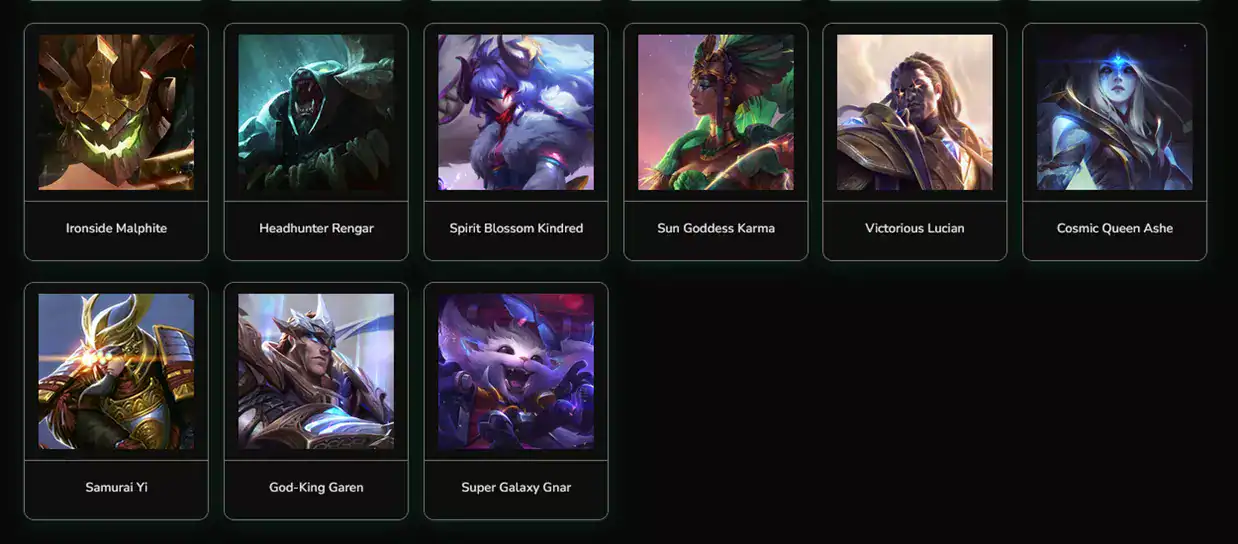Screen dimensions: 1238x544
Task: Choose the Headhunter Rengar skin
Action: point(316,141)
